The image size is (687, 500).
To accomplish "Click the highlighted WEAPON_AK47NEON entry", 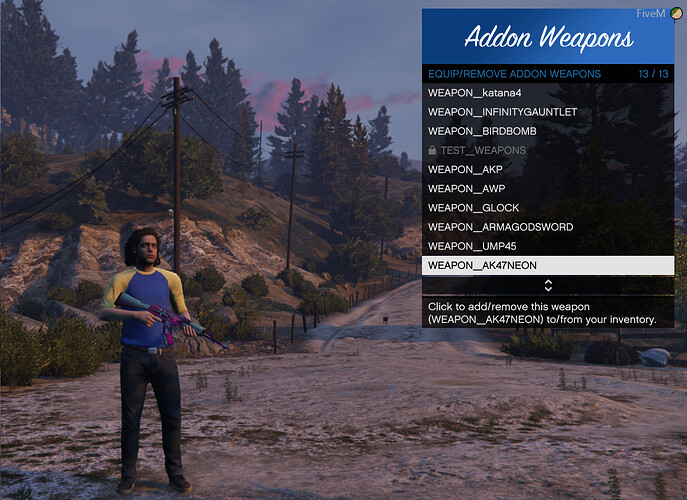I will 547,266.
